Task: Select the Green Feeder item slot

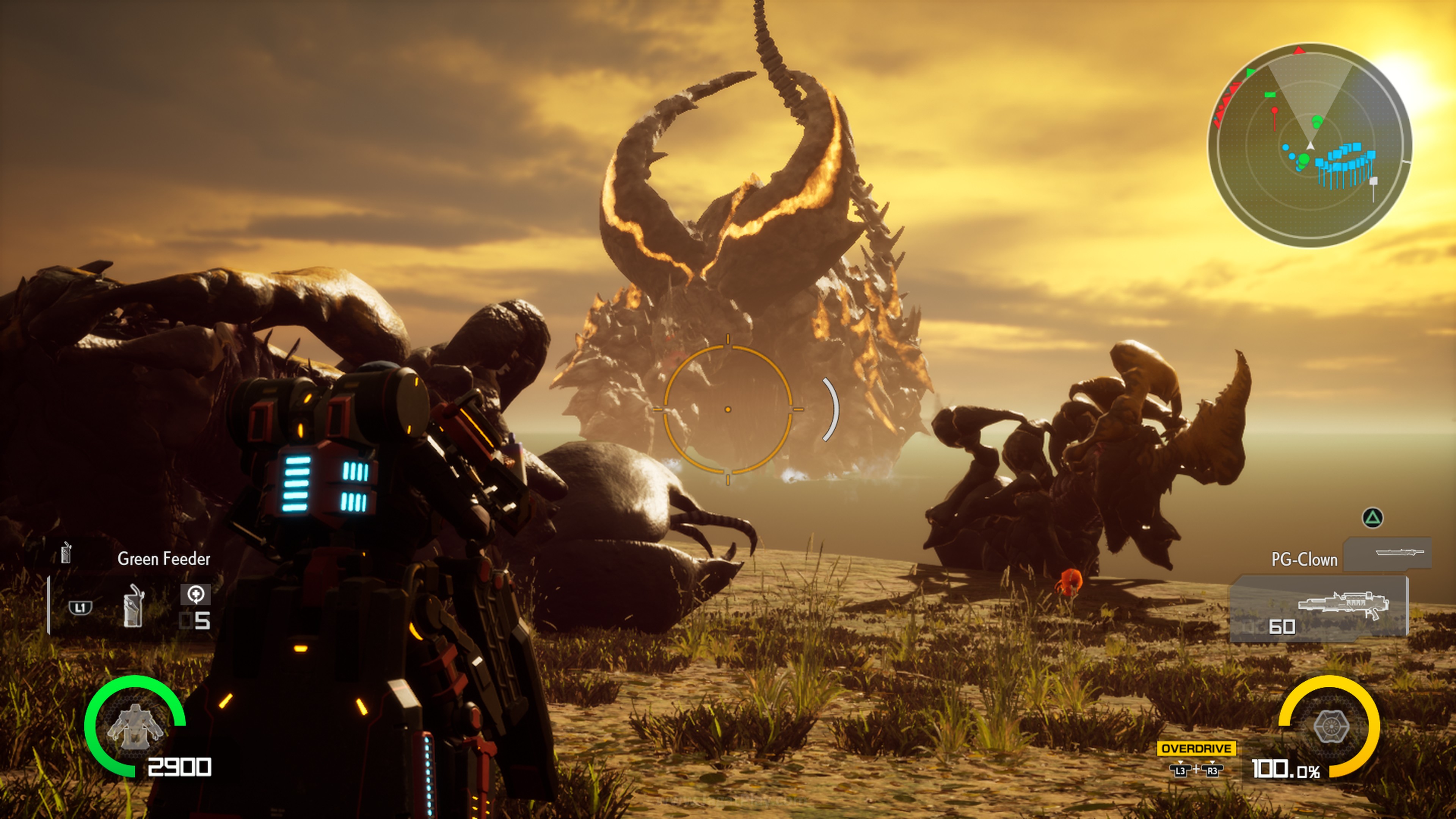Action: point(133,606)
